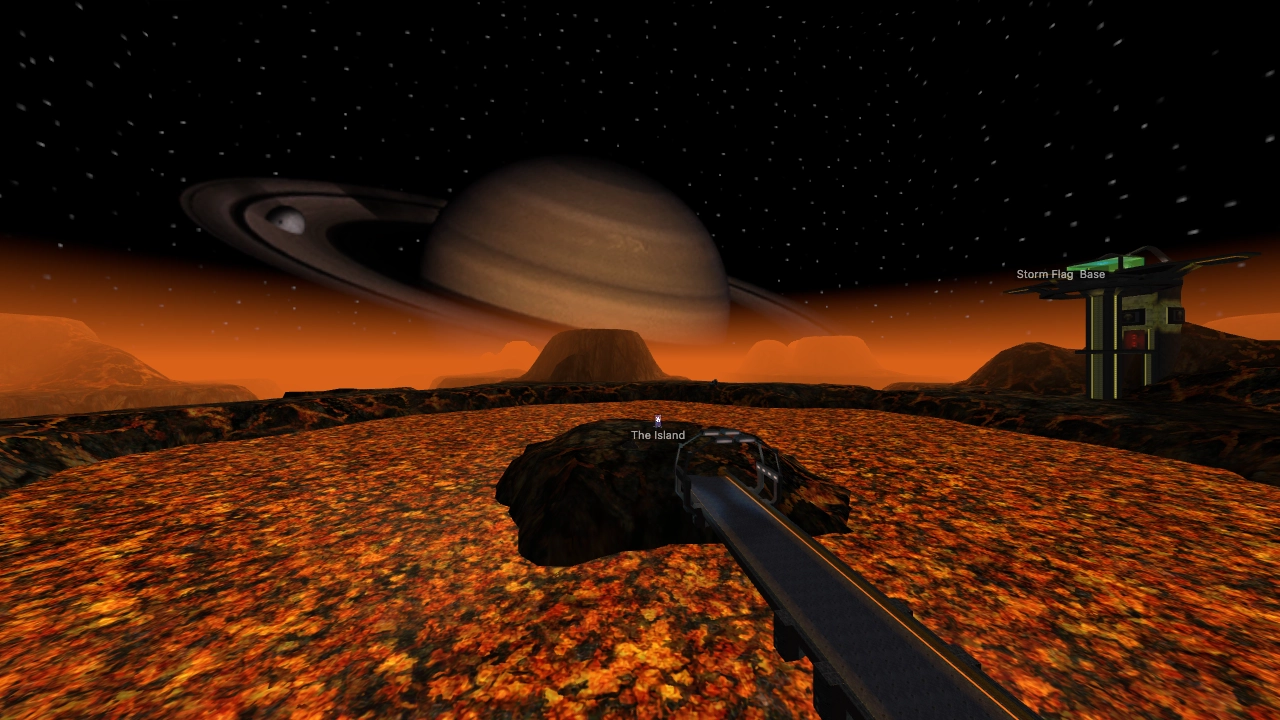Click the flag marker above The Island

[x=657, y=421]
